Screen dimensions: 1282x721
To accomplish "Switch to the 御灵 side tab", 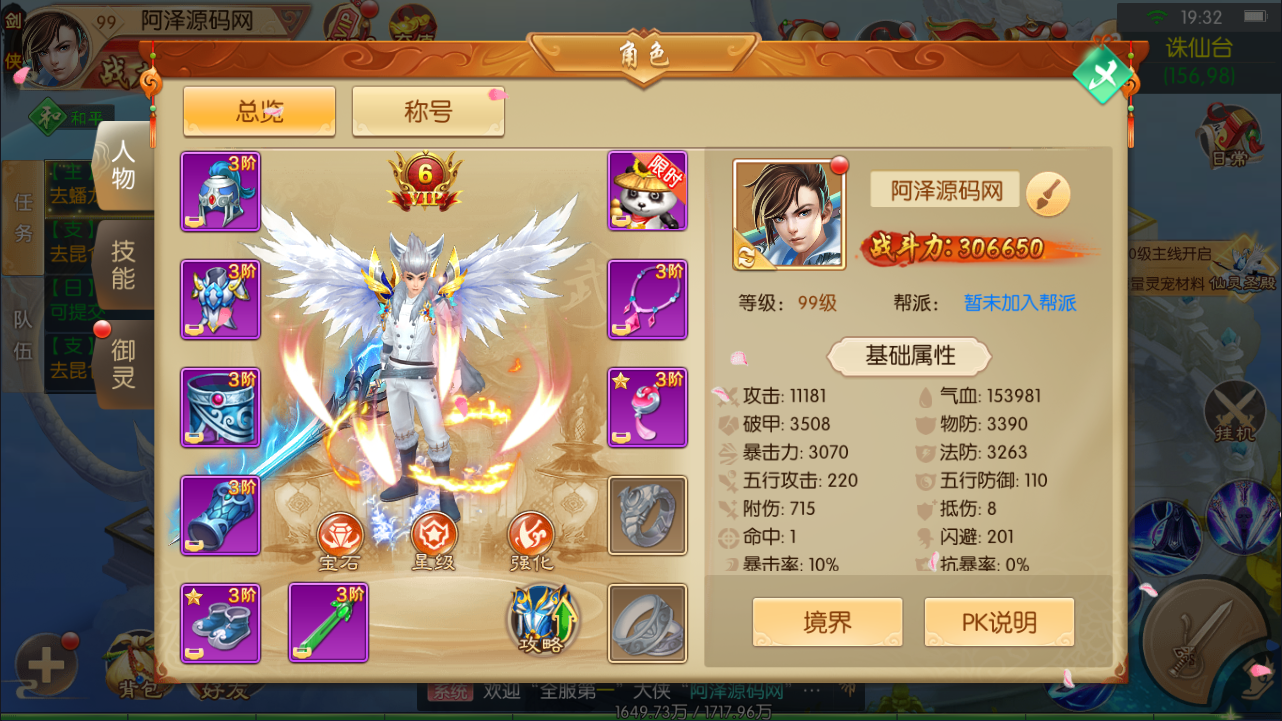I will (x=123, y=363).
